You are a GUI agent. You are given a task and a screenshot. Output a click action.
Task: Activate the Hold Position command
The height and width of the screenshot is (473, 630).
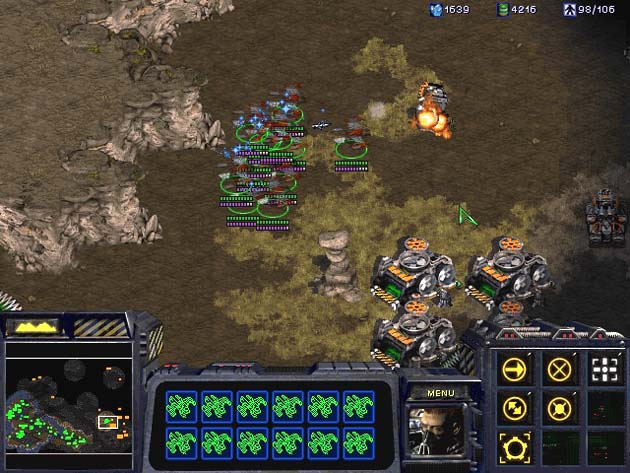[x=560, y=408]
